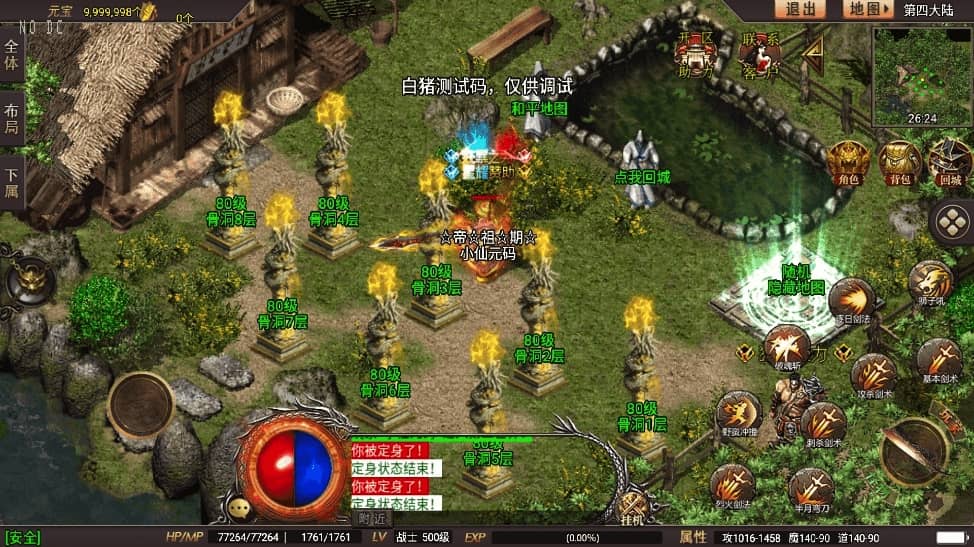Viewport: 974px width, 547px height.
Task: Use the 野蛮冲撞 charge skill
Action: pyautogui.click(x=738, y=412)
